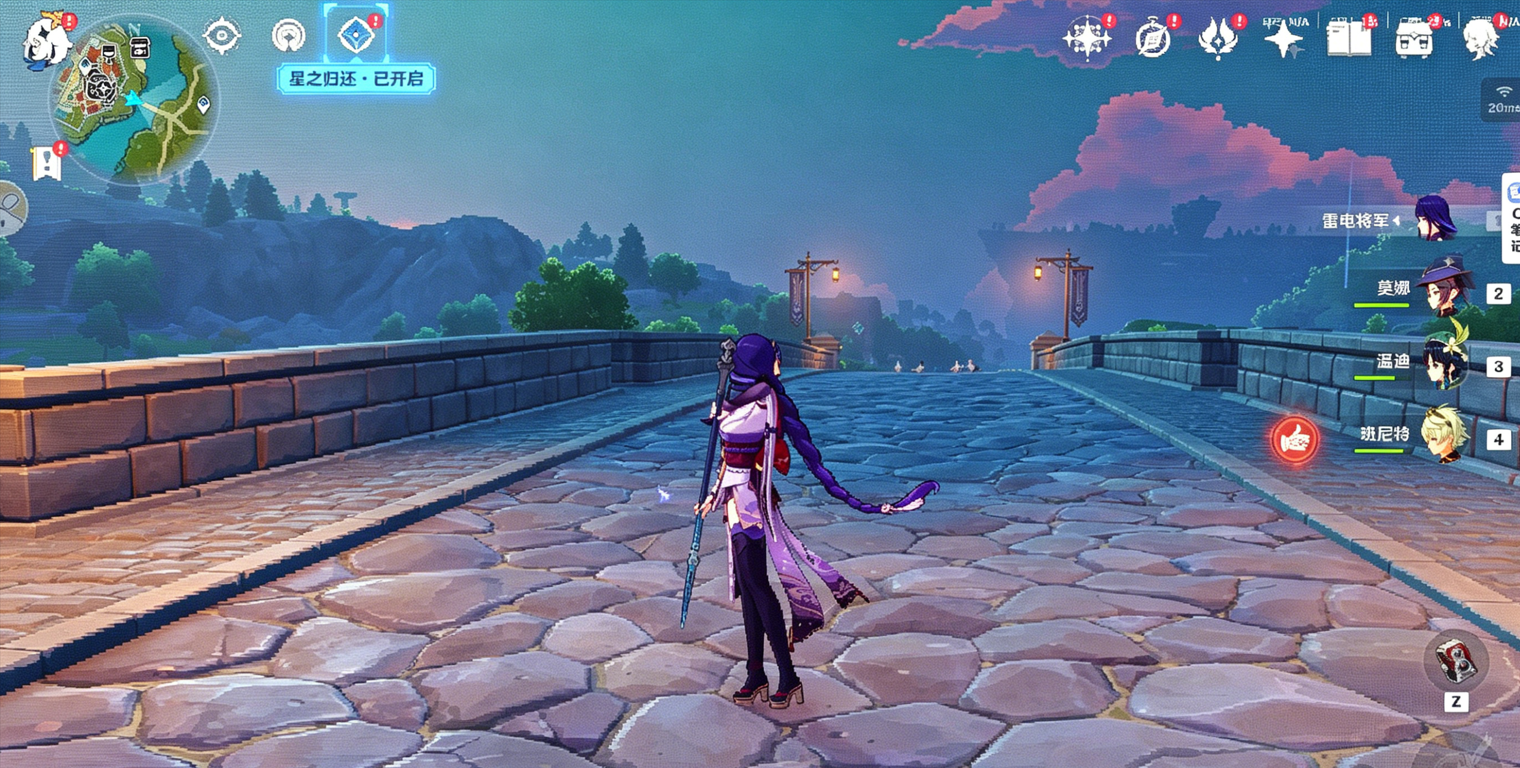Open the Paimon menu
Image resolution: width=1520 pixels, height=768 pixels.
(x=46, y=42)
